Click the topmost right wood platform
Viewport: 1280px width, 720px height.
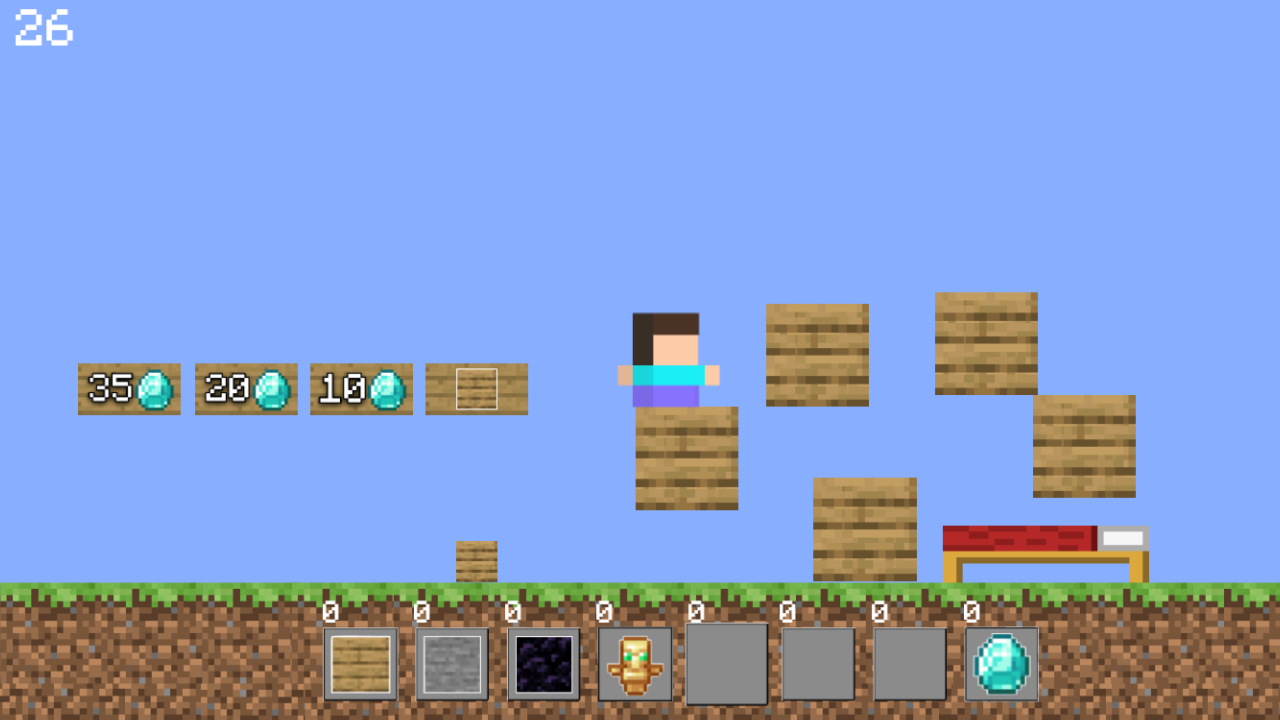tap(986, 340)
